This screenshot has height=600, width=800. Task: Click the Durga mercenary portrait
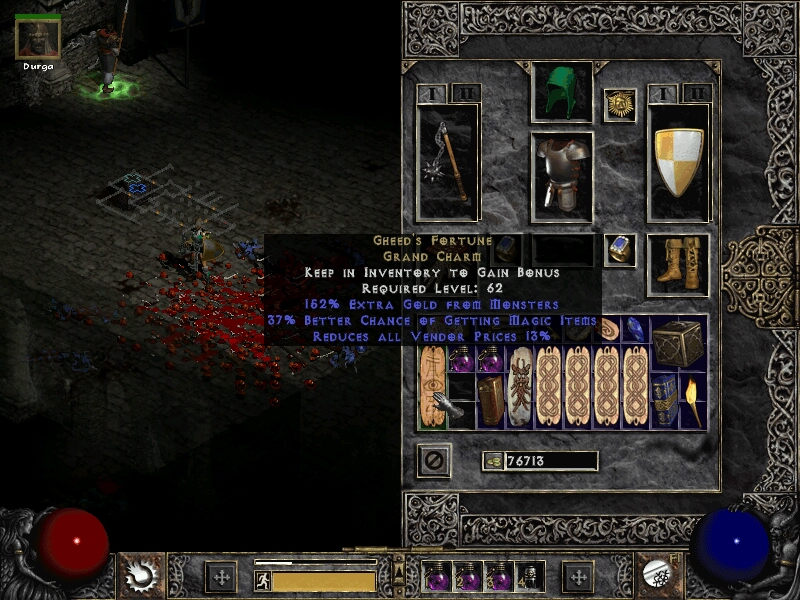pyautogui.click(x=38, y=38)
